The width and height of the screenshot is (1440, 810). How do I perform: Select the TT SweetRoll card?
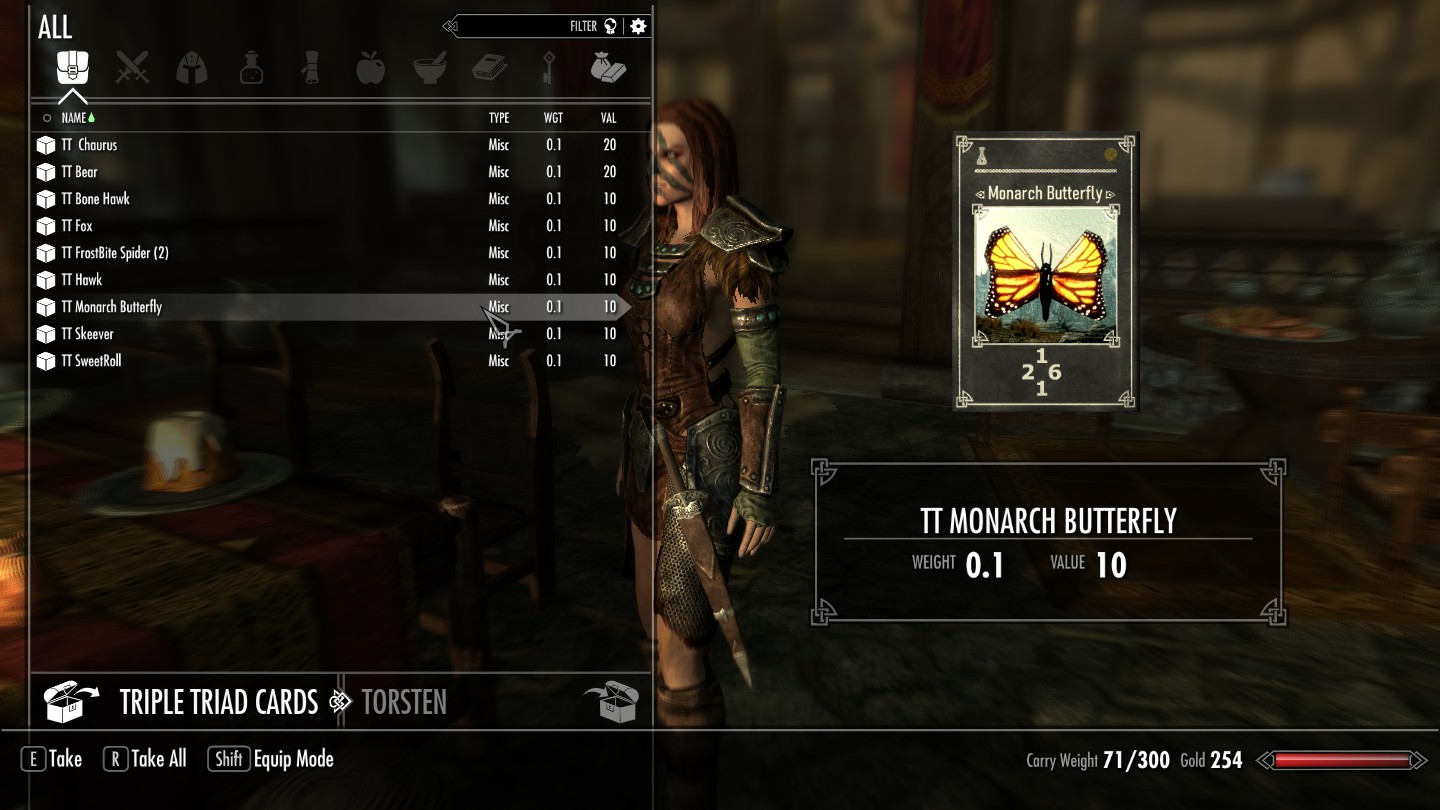[x=92, y=361]
